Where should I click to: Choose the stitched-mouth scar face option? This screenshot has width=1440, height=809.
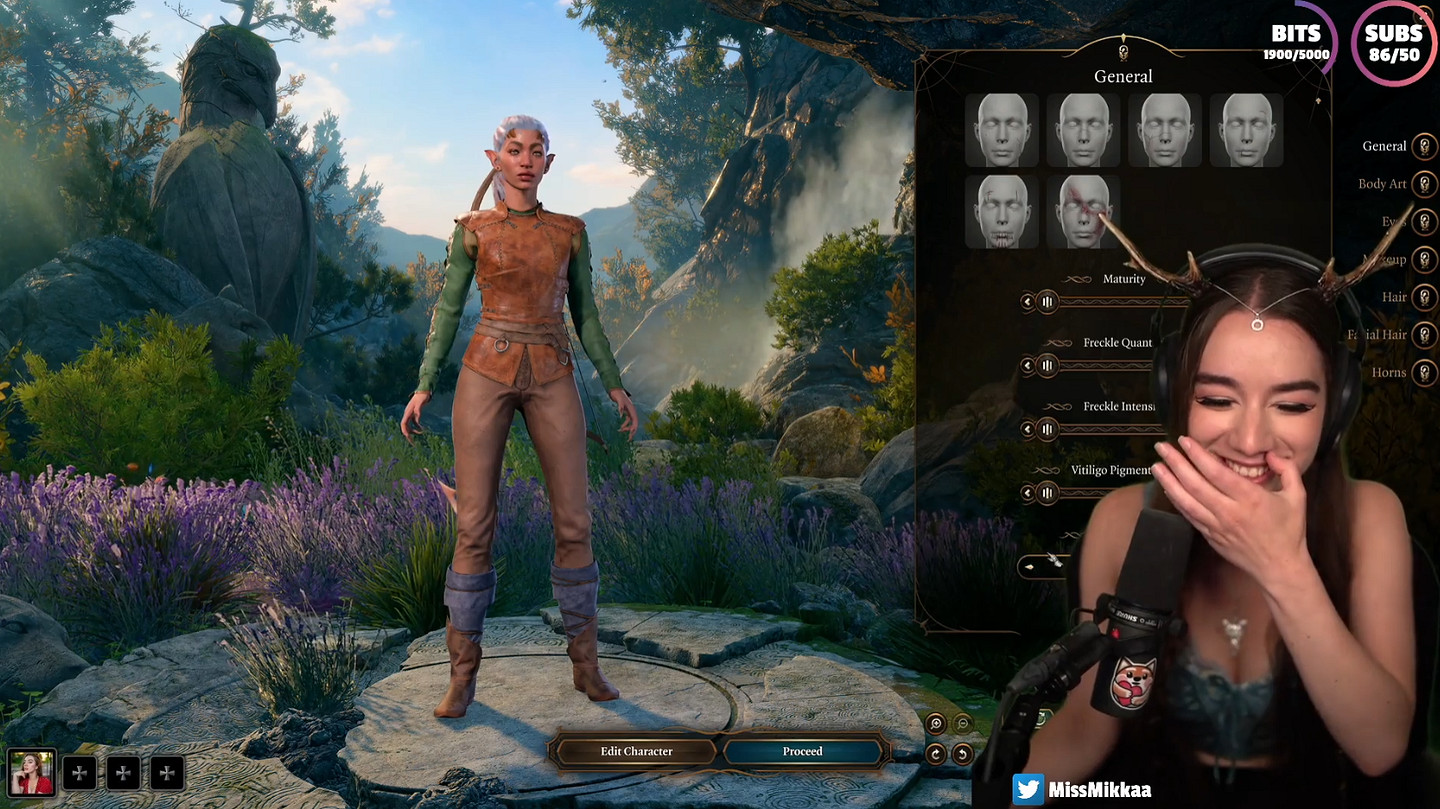click(x=1002, y=212)
